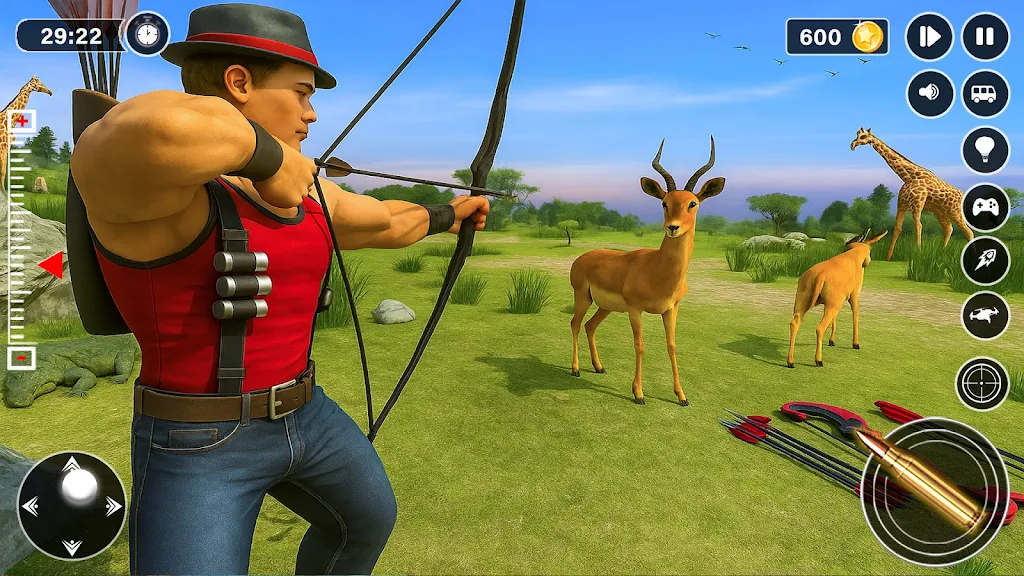Click the zoom slider's plus end
The width and height of the screenshot is (1024, 576).
pyautogui.click(x=21, y=121)
